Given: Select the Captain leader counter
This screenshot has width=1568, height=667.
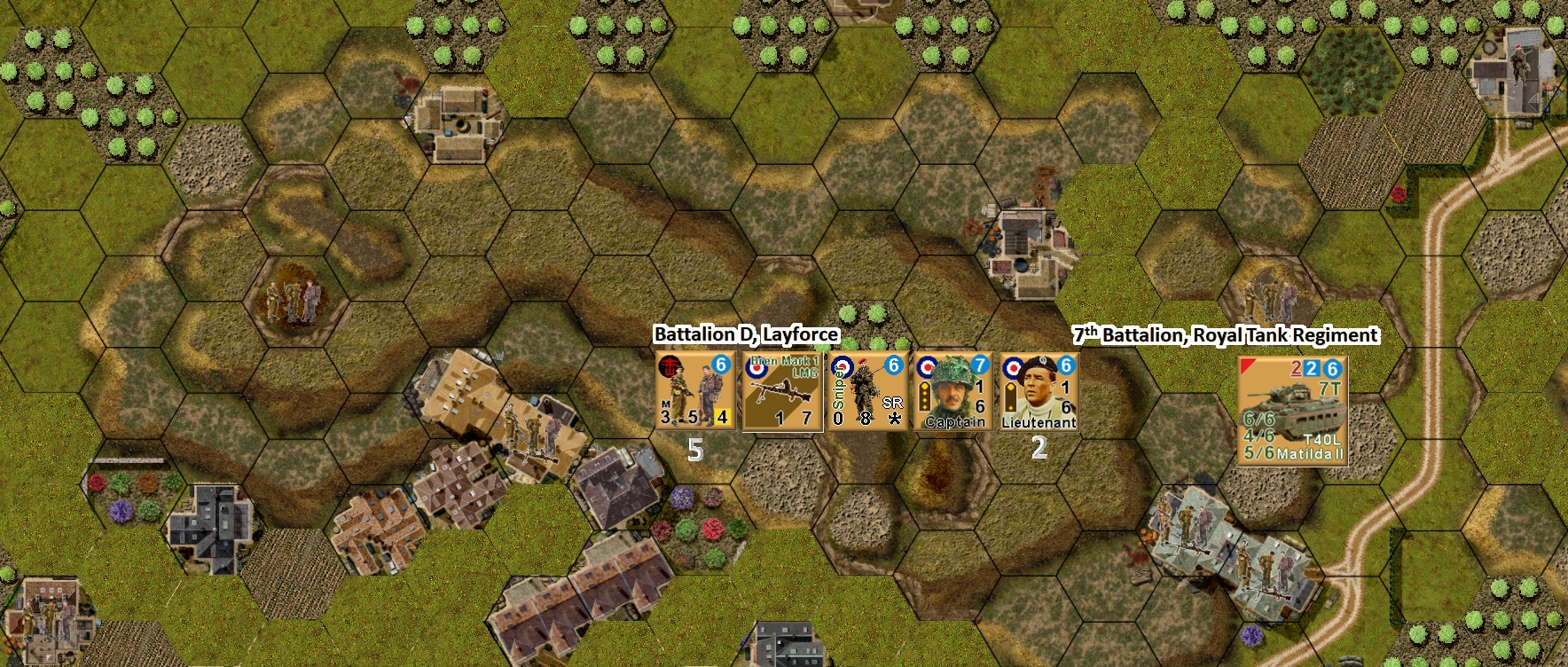Looking at the screenshot, I should [x=953, y=391].
